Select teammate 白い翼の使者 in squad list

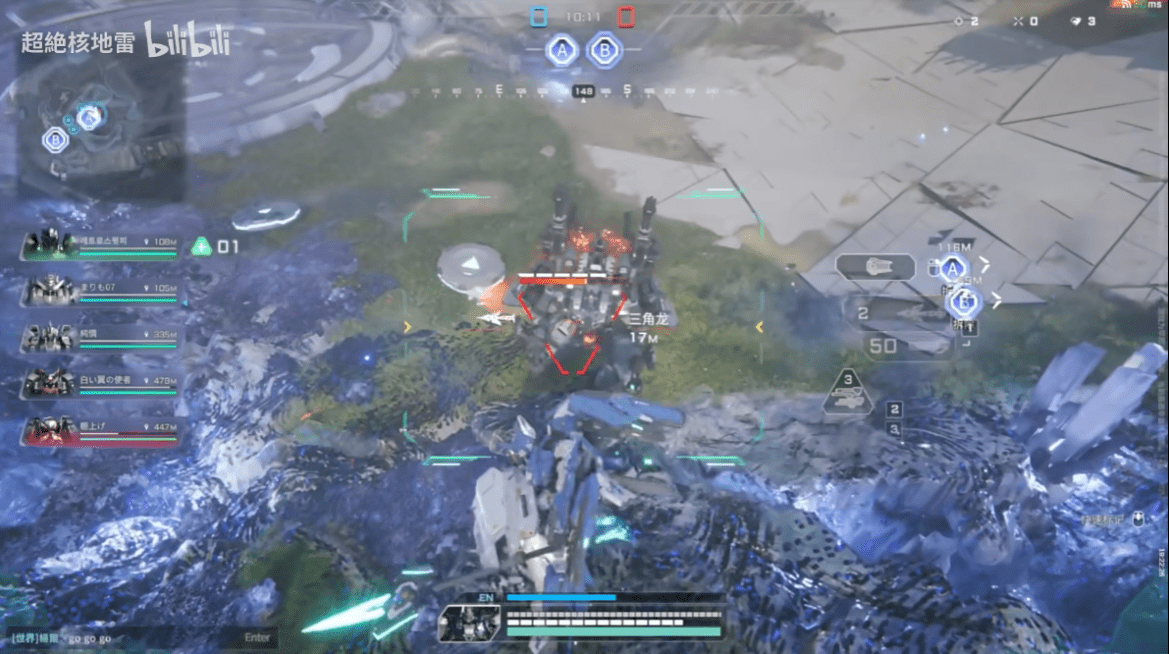point(100,382)
